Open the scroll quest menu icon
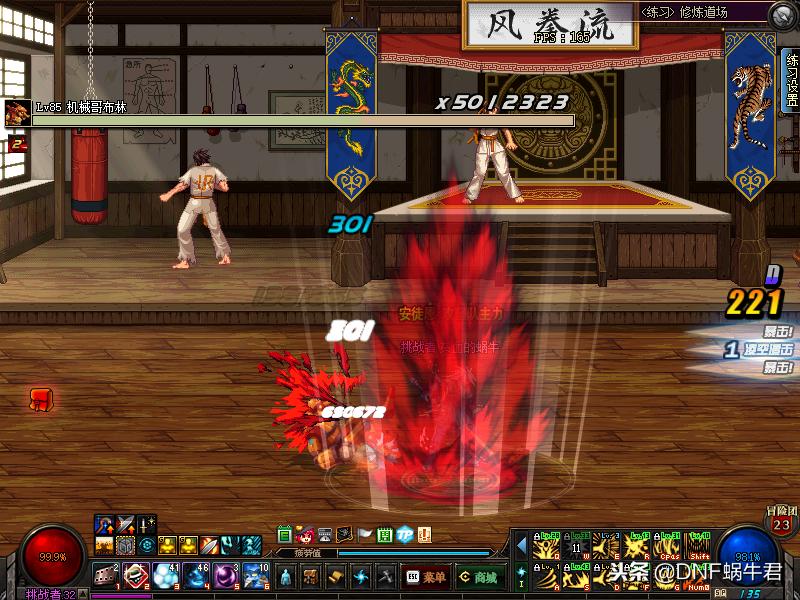 337,577
